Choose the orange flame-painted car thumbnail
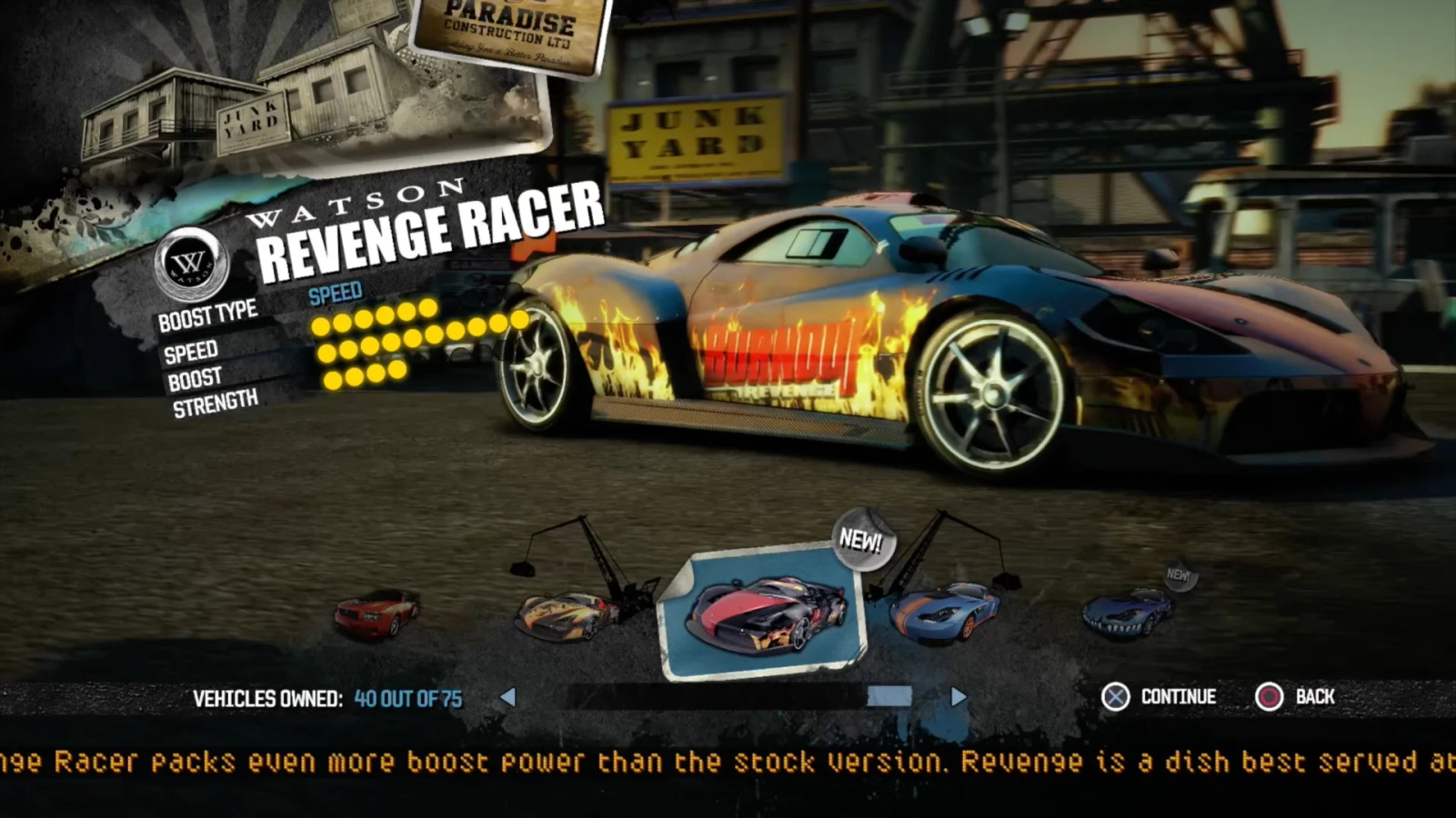Viewport: 1456px width, 818px height. tap(566, 615)
